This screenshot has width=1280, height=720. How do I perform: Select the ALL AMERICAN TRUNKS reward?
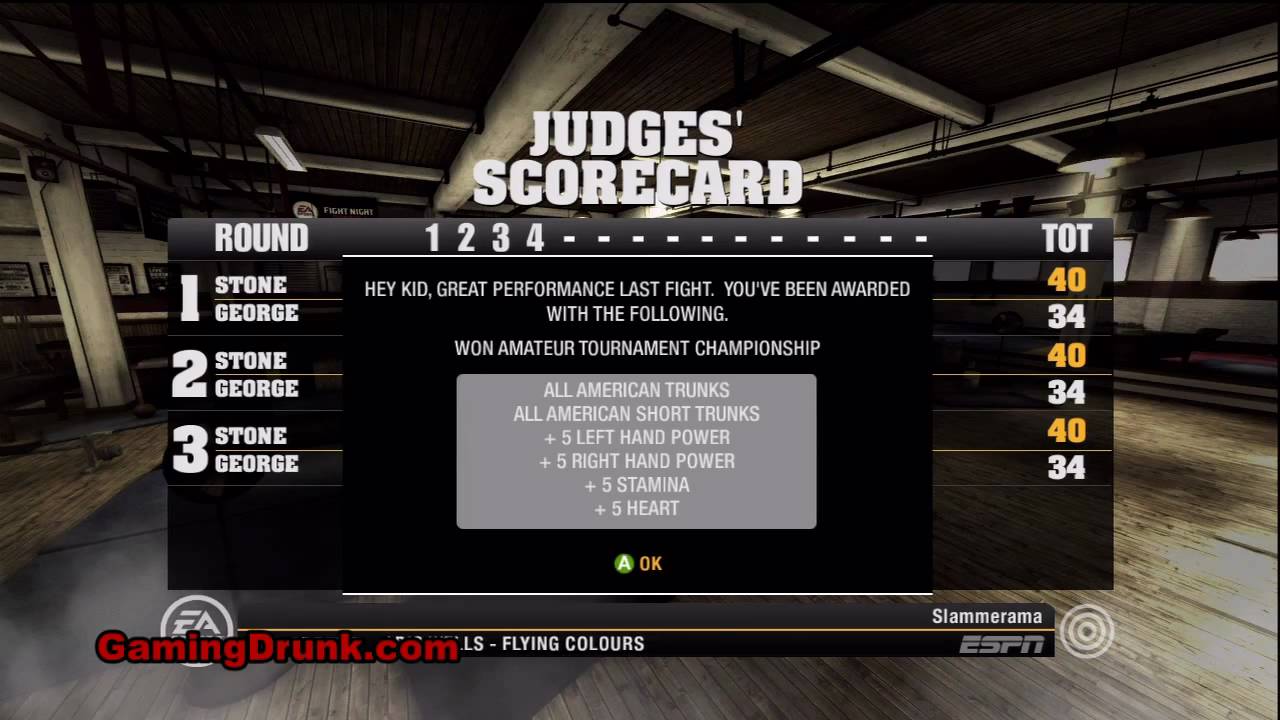pyautogui.click(x=637, y=390)
